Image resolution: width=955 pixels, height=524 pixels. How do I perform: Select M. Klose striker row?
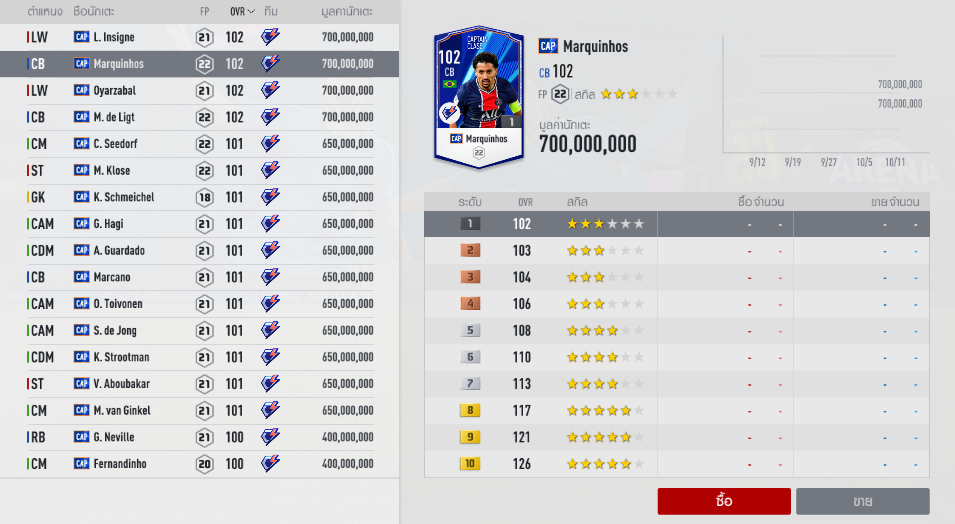tap(200, 170)
